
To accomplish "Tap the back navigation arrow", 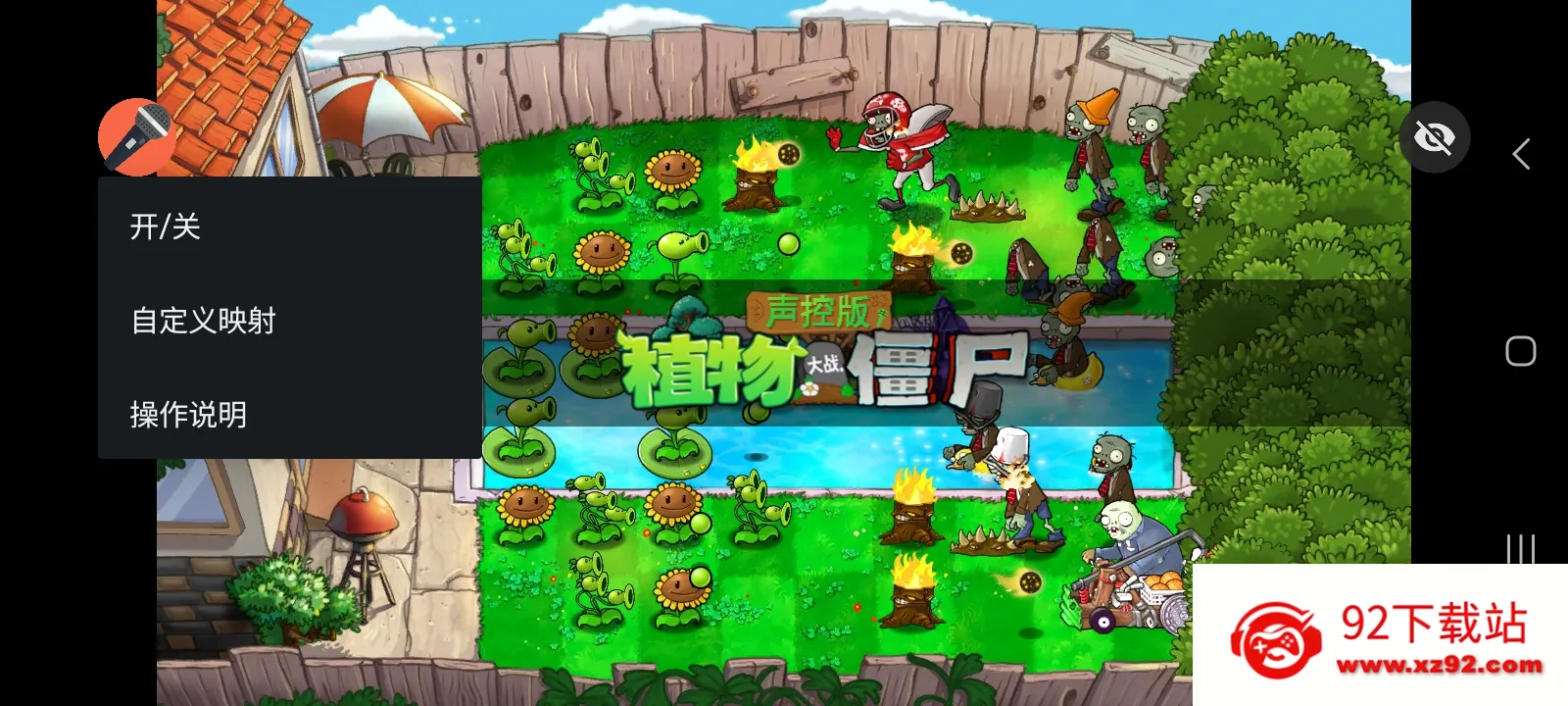I will click(1520, 154).
